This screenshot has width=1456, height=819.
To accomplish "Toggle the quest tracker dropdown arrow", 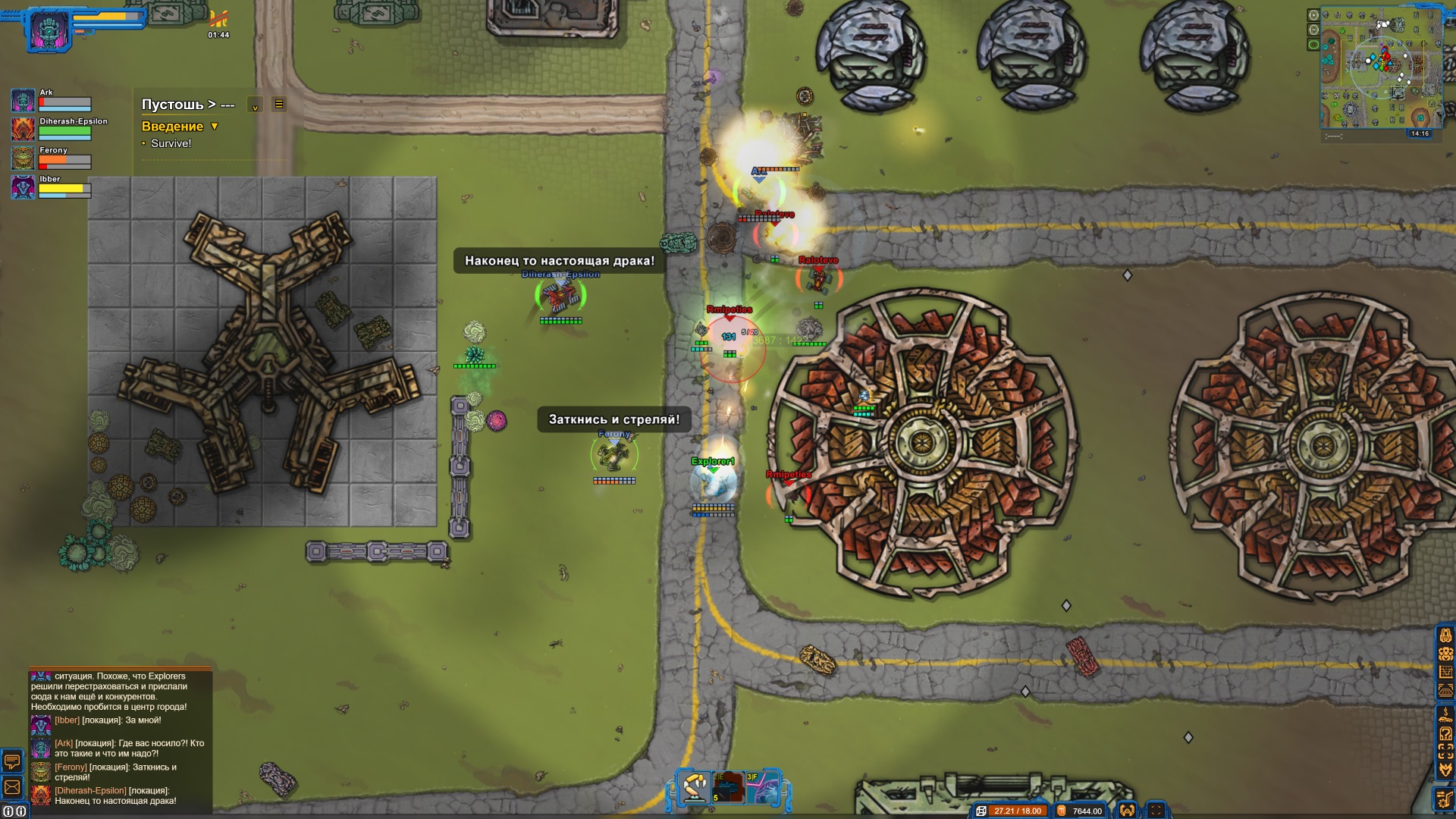I will (x=256, y=105).
